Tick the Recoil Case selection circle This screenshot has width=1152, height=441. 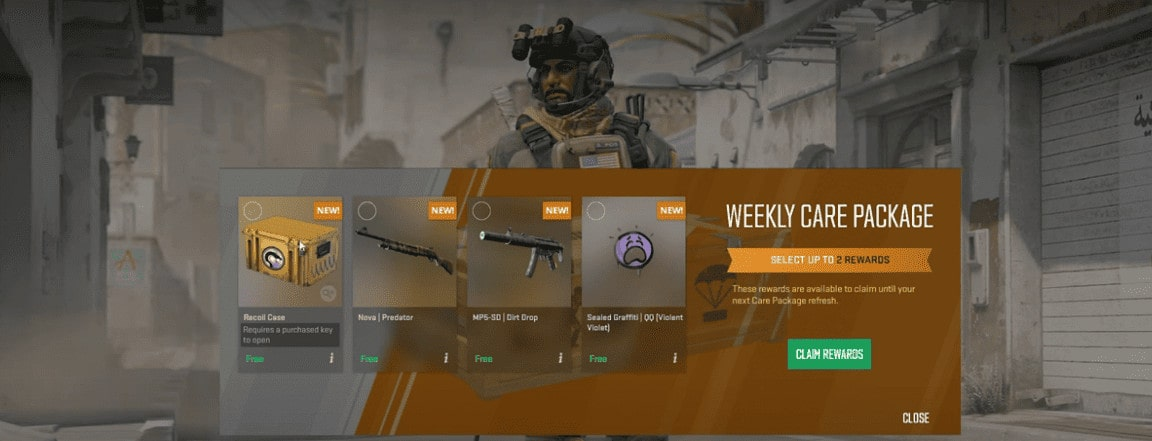coord(253,211)
